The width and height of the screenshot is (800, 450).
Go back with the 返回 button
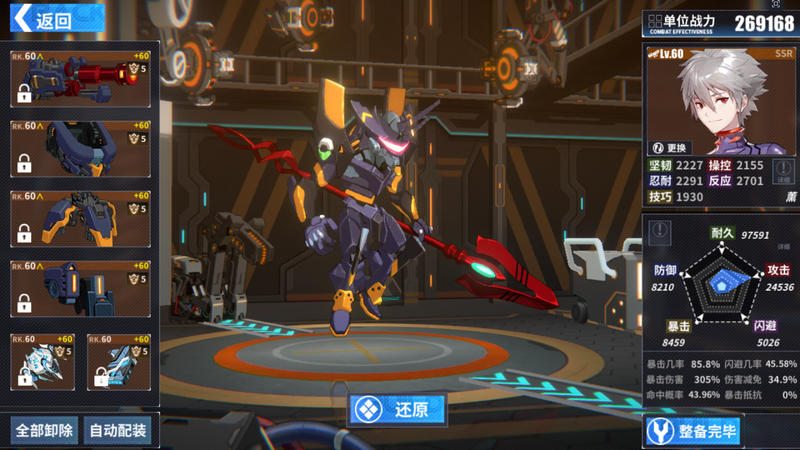pos(55,19)
